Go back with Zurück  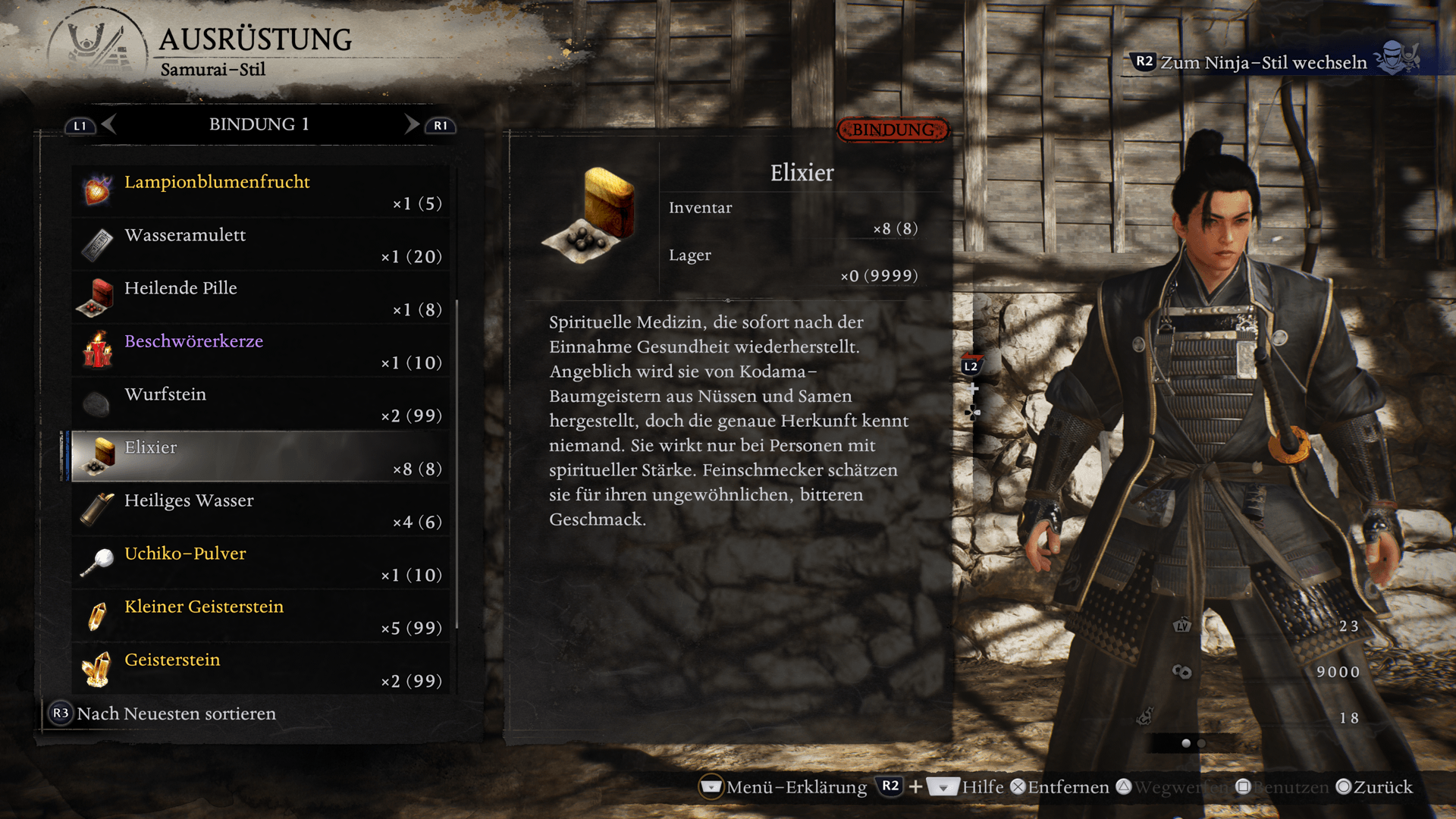point(1374,787)
